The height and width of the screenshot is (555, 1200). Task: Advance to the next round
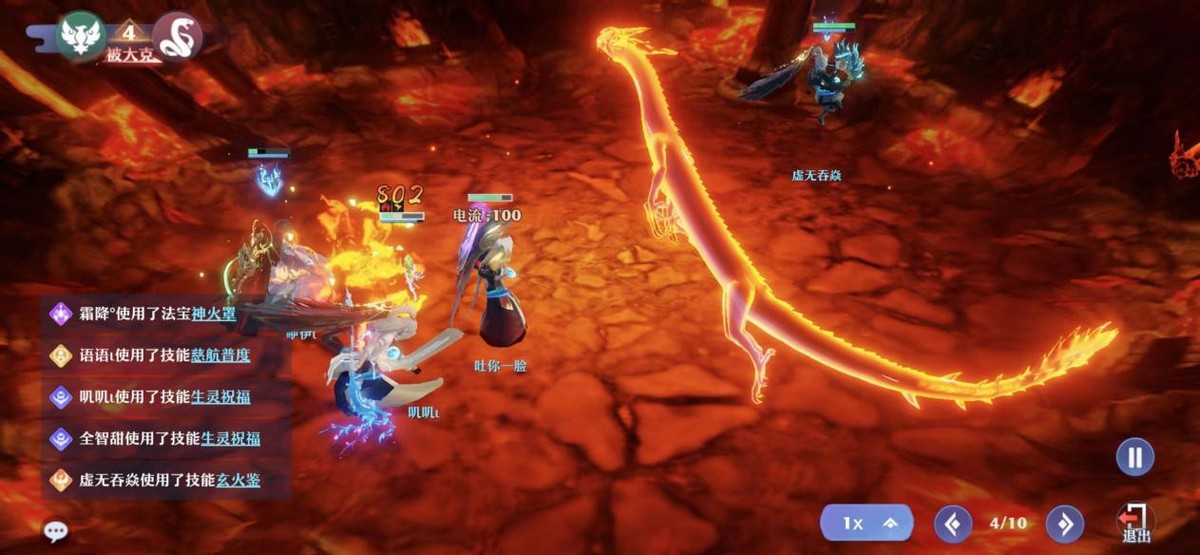[x=1064, y=523]
